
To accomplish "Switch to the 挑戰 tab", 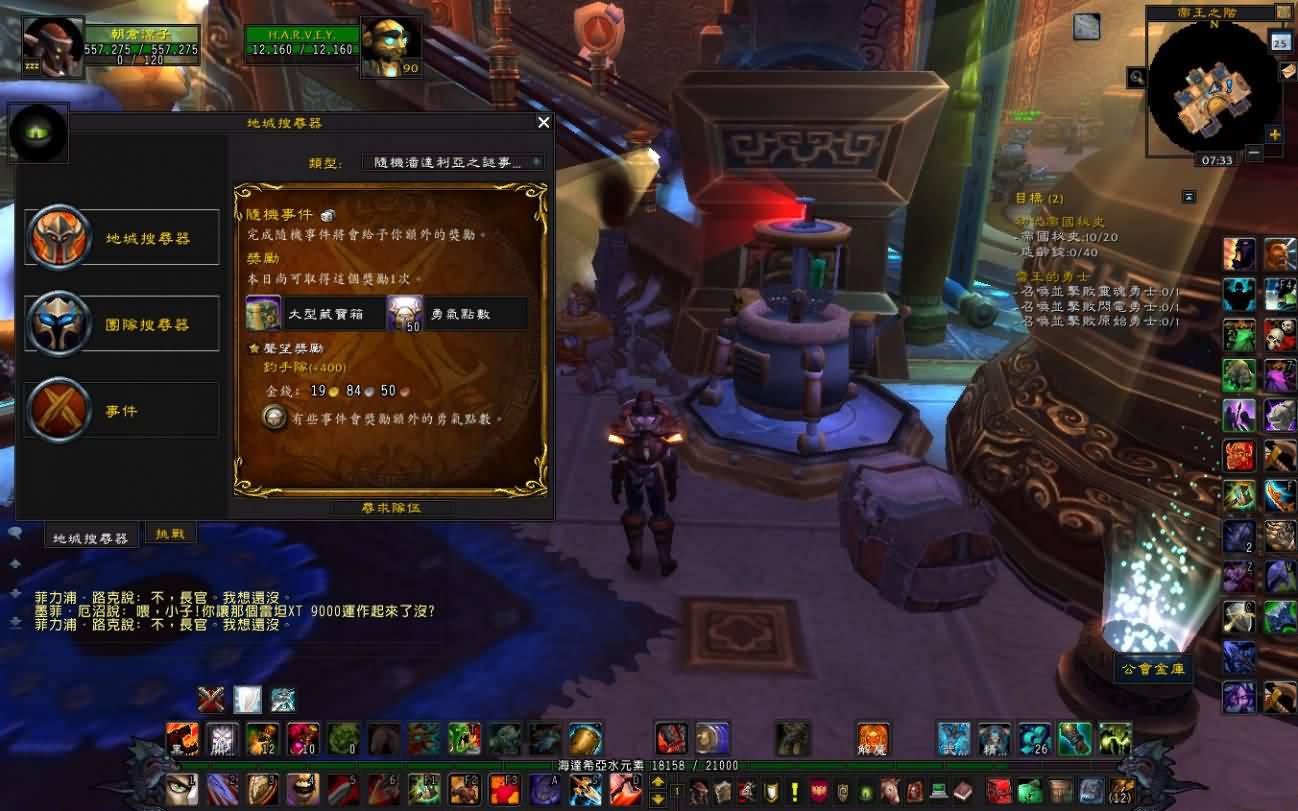I will 170,535.
